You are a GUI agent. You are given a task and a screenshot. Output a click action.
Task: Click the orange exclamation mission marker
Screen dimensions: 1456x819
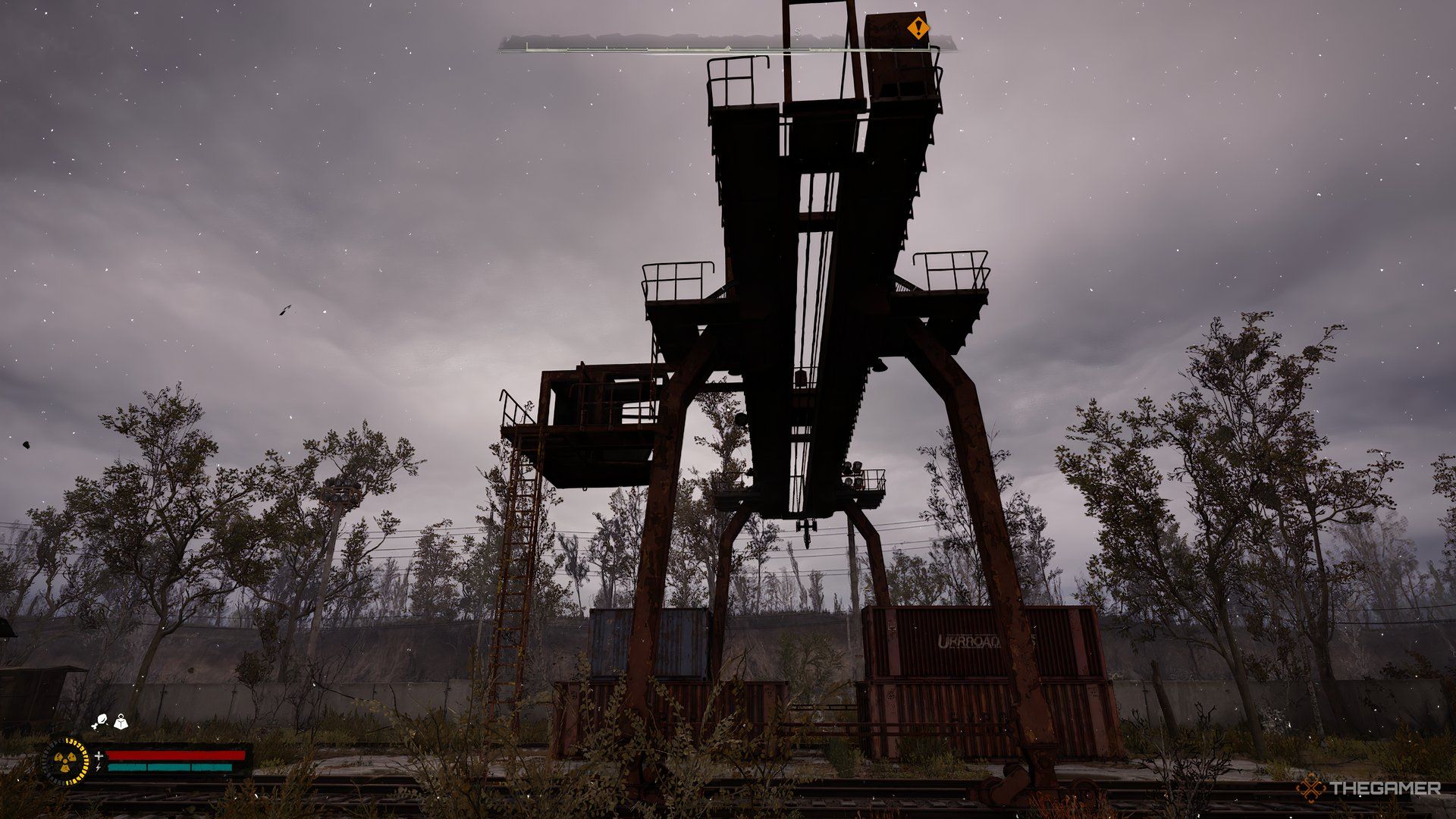pos(918,28)
